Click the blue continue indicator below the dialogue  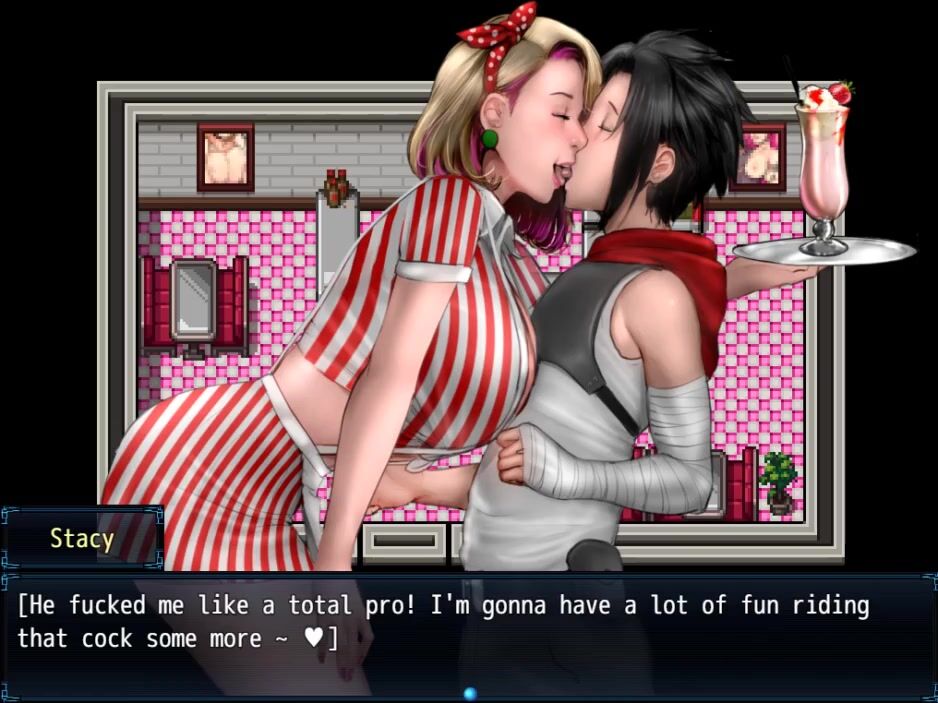(469, 692)
